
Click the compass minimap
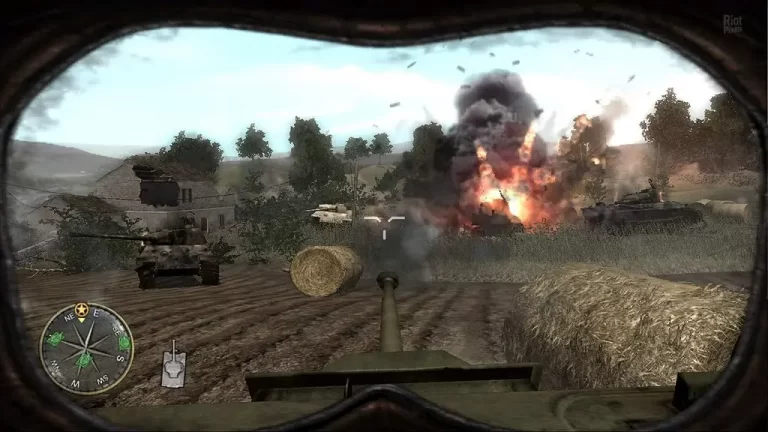pos(86,347)
